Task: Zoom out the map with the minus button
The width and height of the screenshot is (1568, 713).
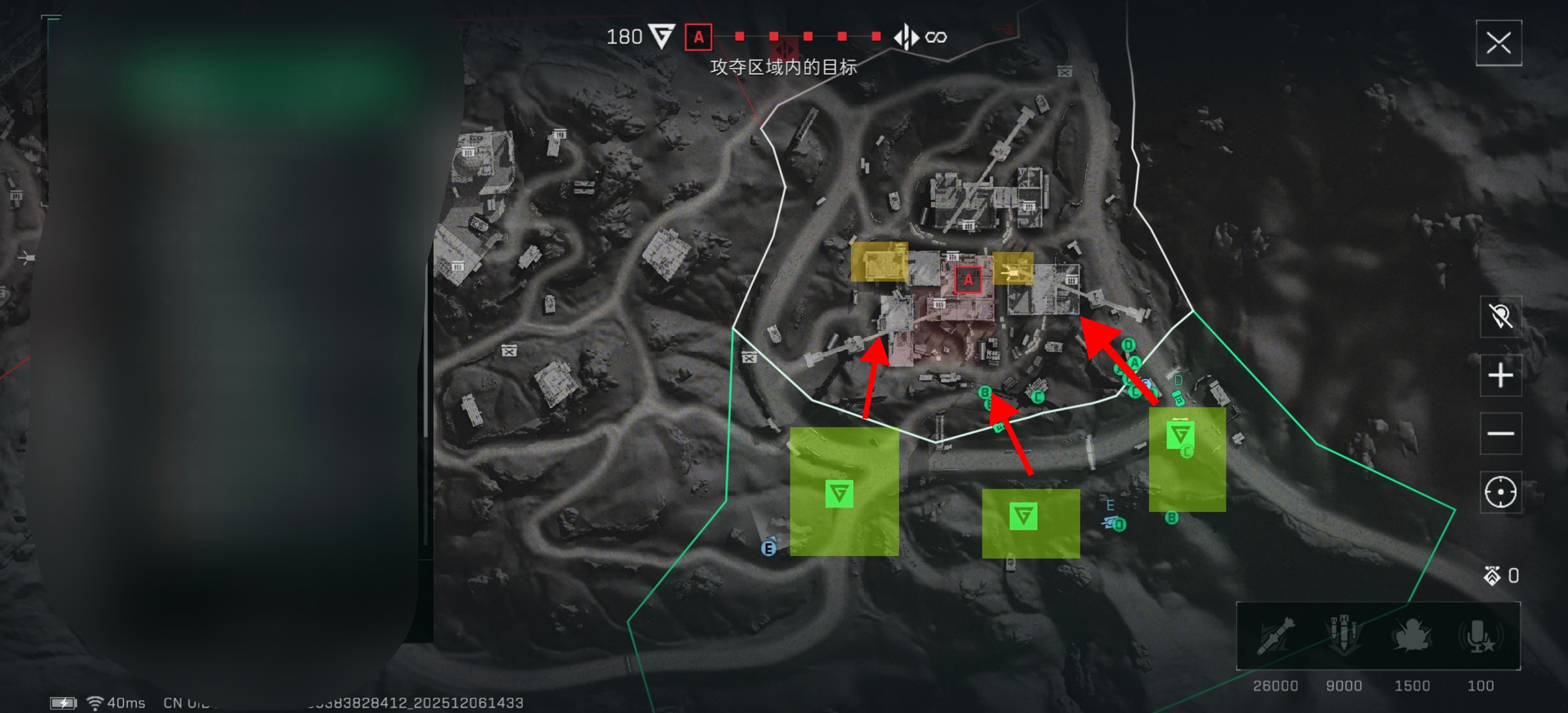Action: coord(1500,434)
